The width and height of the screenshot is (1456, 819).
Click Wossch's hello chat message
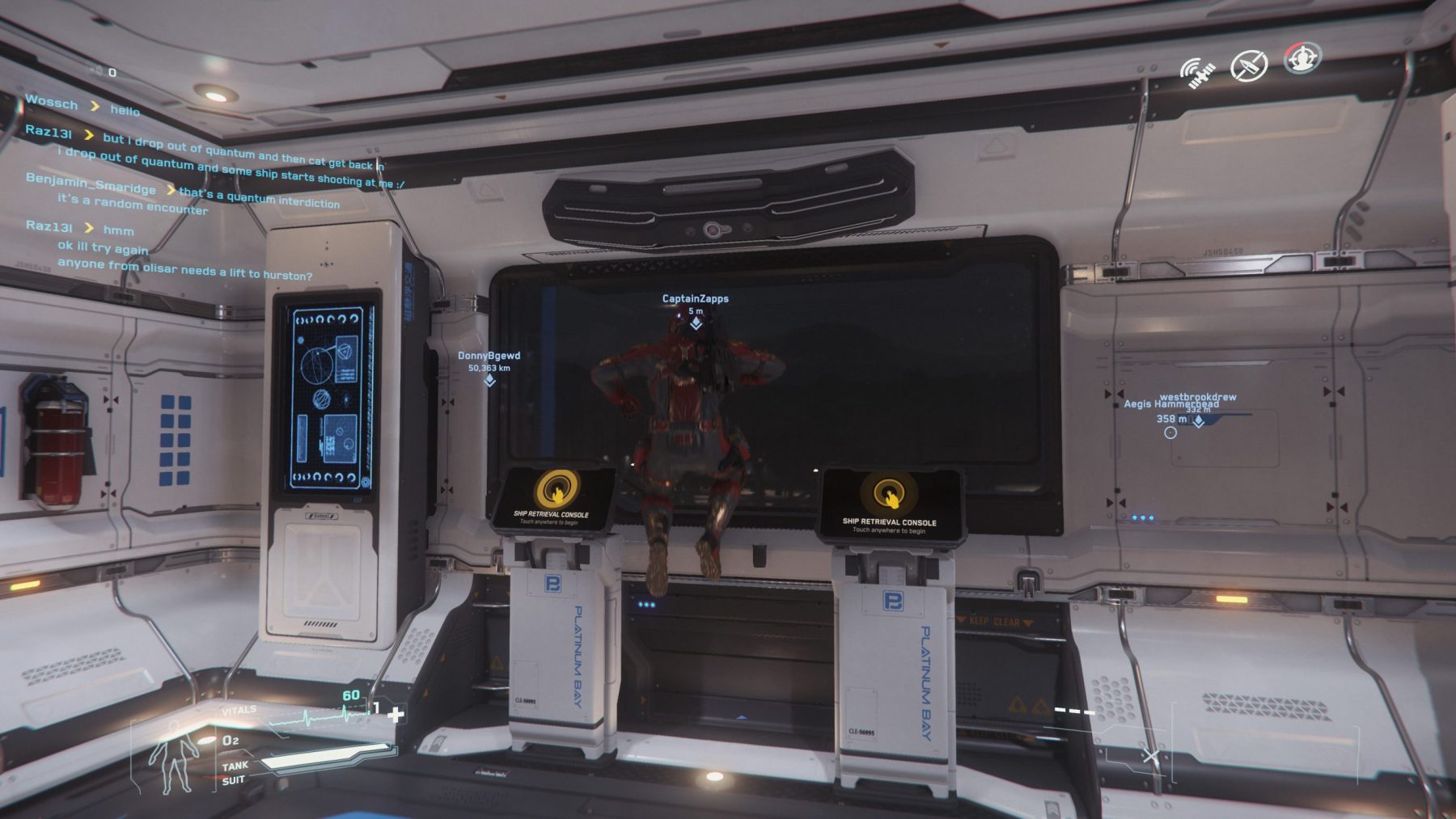(125, 110)
